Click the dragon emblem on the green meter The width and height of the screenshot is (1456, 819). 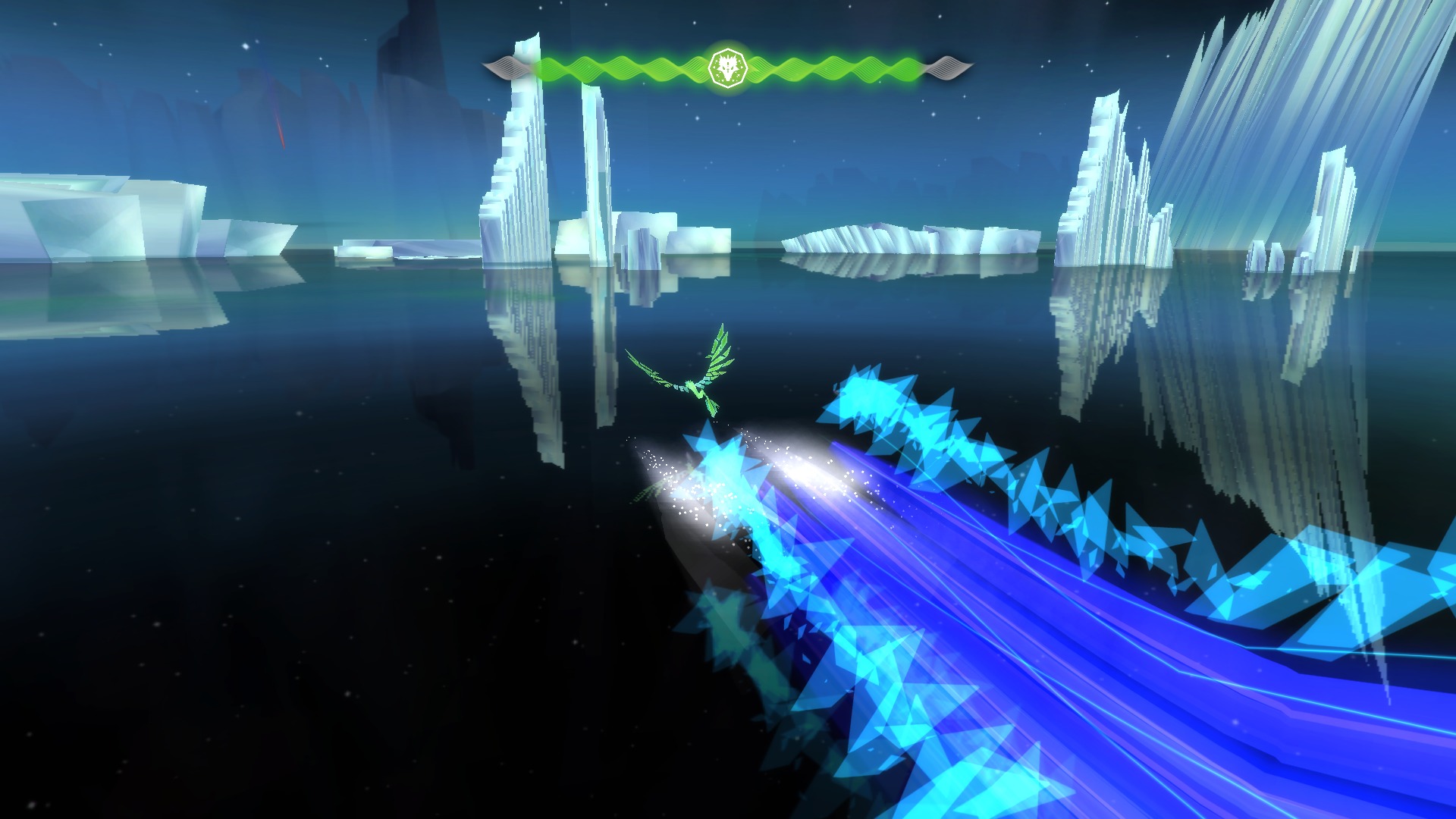[727, 68]
